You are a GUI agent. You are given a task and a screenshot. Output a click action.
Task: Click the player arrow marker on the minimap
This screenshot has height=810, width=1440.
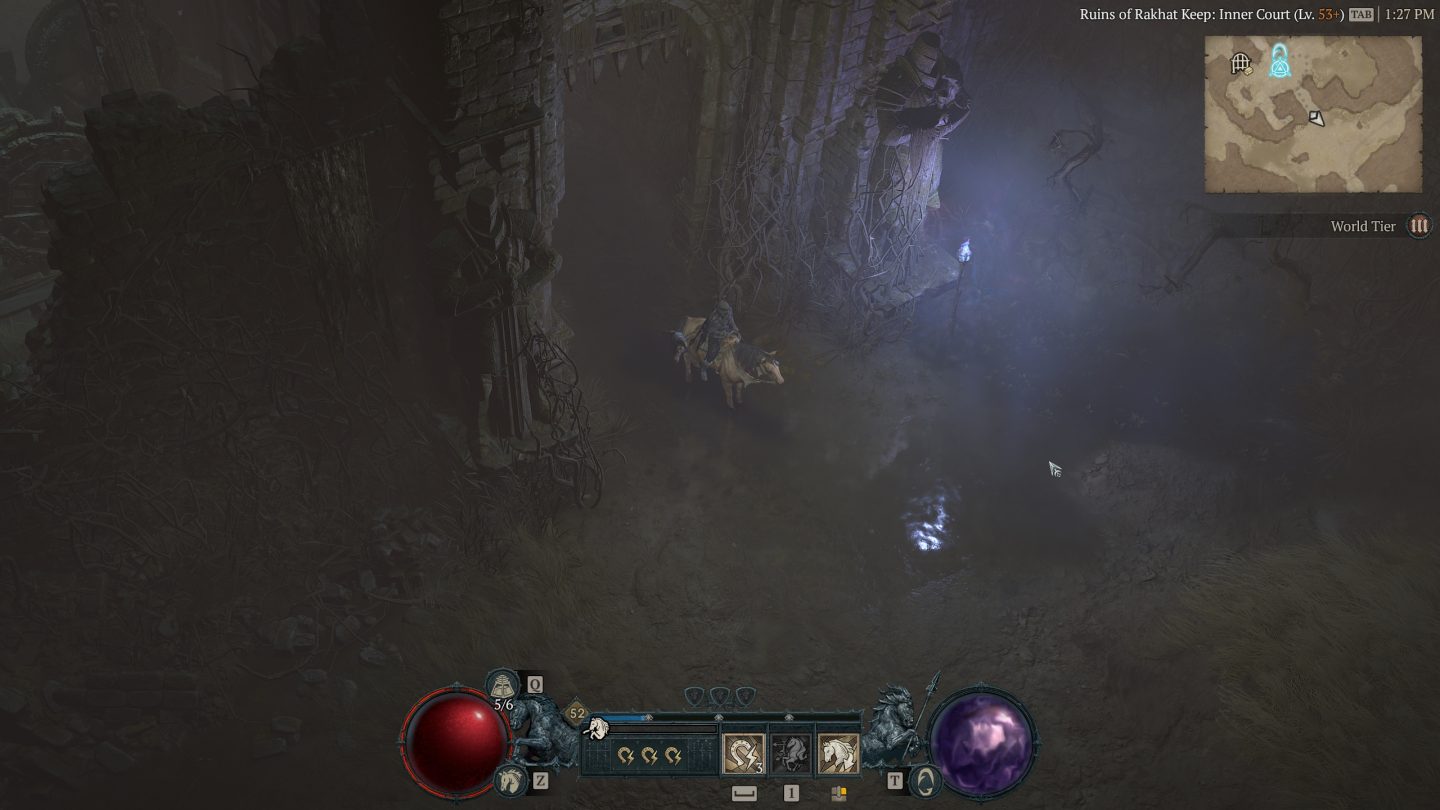[1316, 118]
